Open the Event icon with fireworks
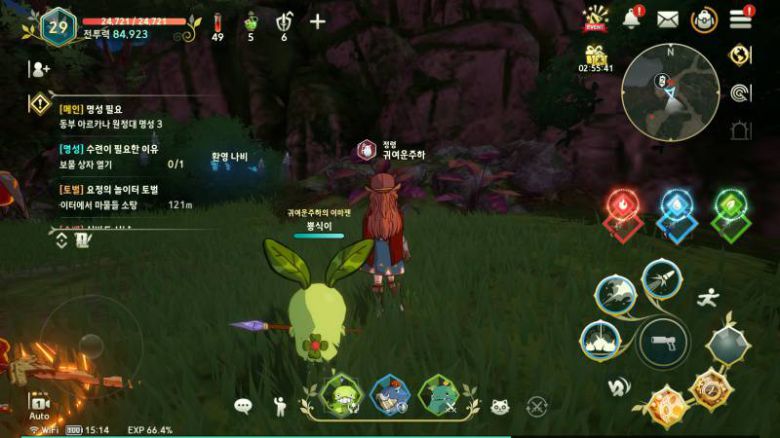This screenshot has height=438, width=780. 597,19
